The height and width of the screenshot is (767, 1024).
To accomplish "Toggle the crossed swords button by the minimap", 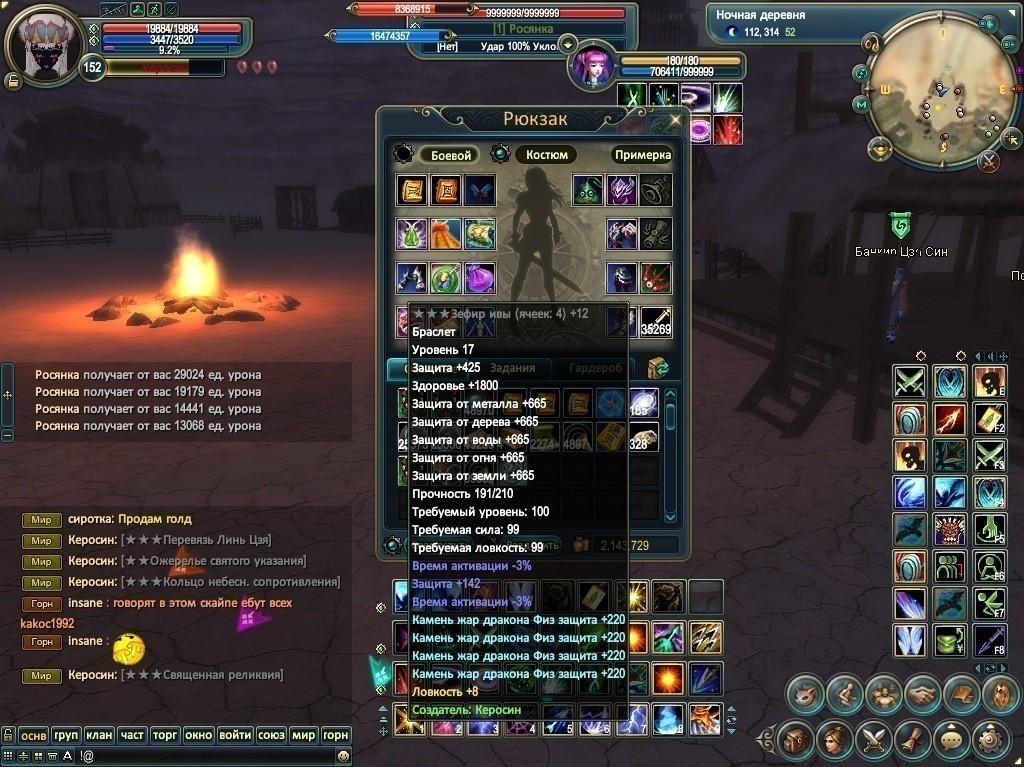I will 989,160.
